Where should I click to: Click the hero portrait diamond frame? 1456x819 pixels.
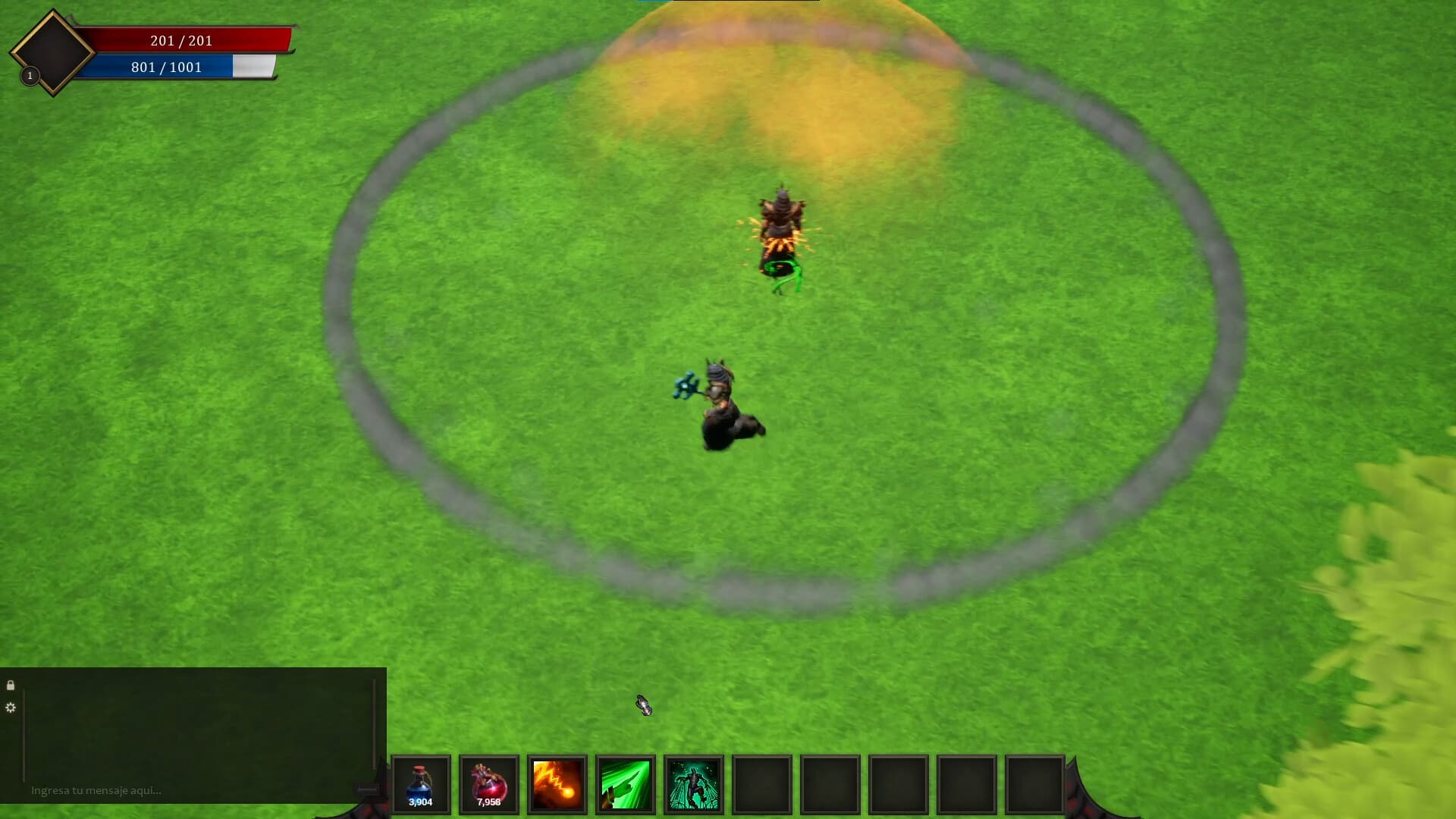[51, 51]
